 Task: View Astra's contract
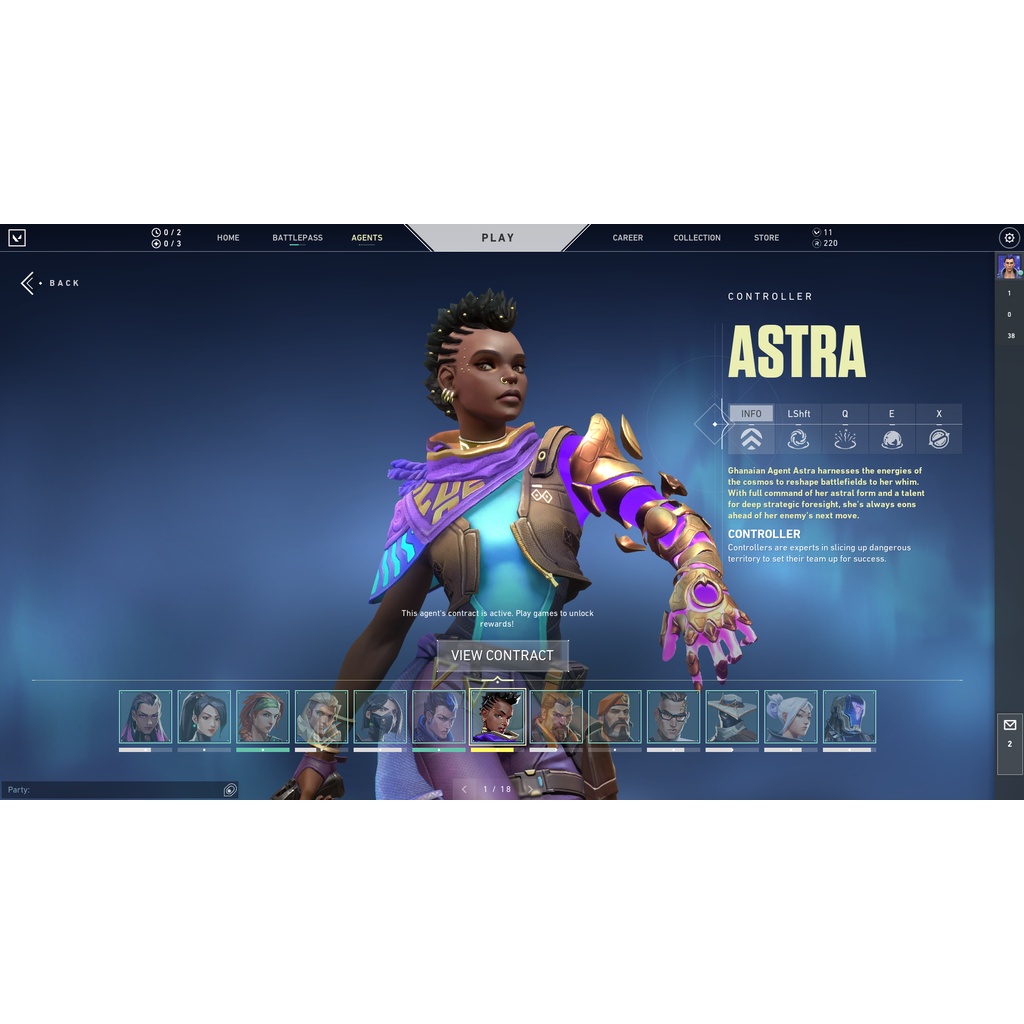pos(502,655)
